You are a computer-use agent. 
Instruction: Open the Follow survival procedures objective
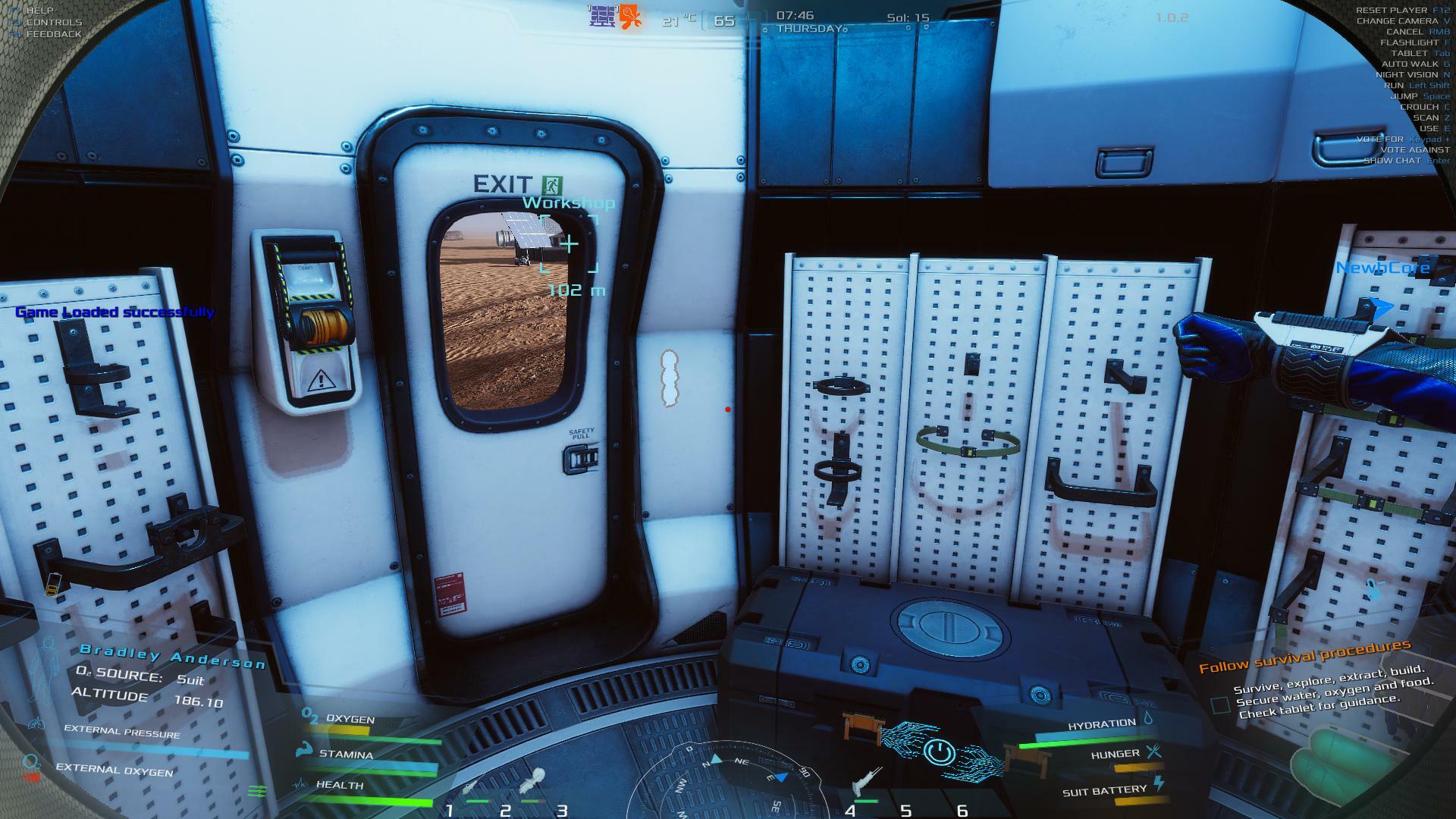pos(1304,656)
